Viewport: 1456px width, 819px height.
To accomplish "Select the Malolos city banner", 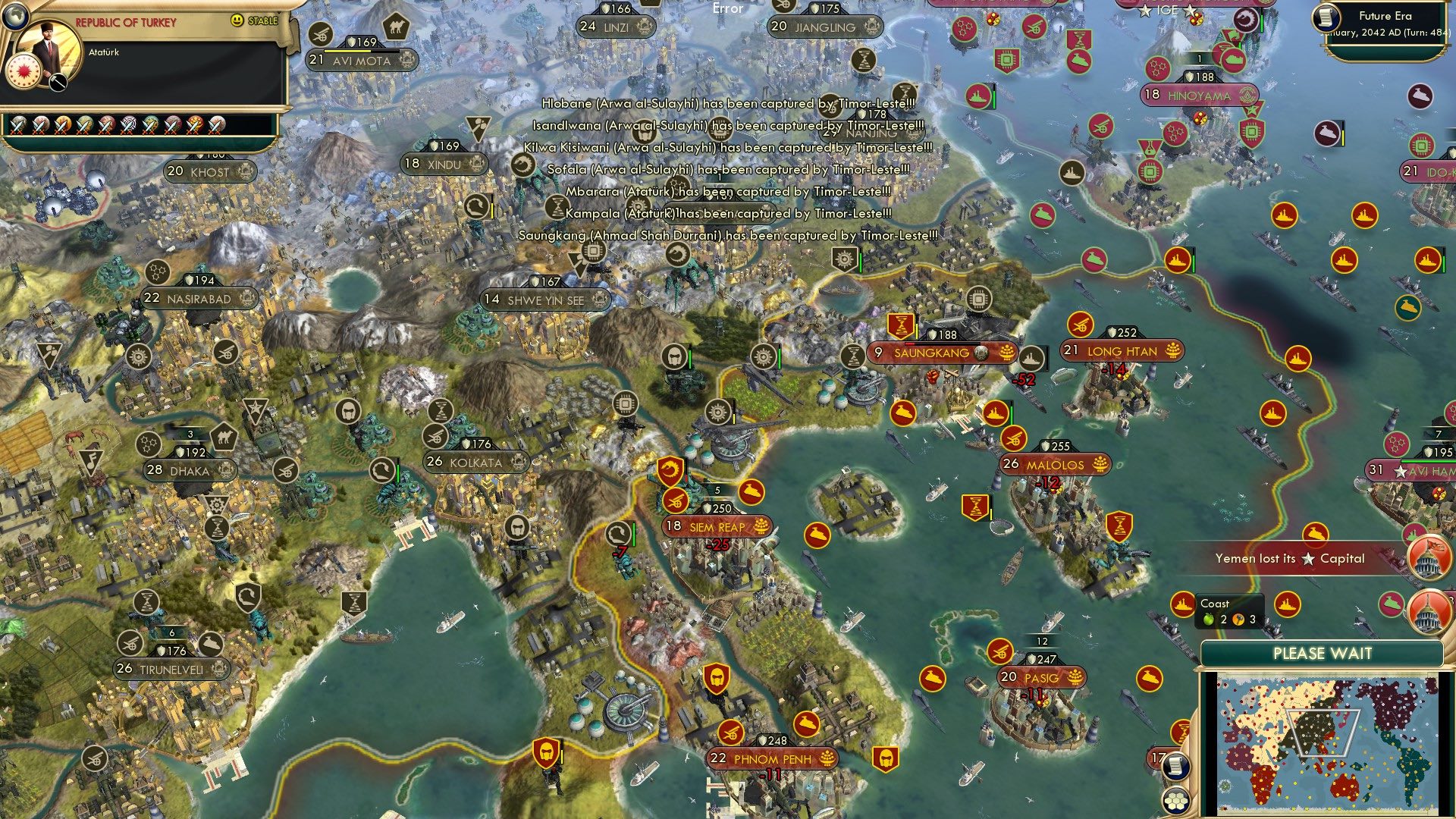I will point(1054,463).
